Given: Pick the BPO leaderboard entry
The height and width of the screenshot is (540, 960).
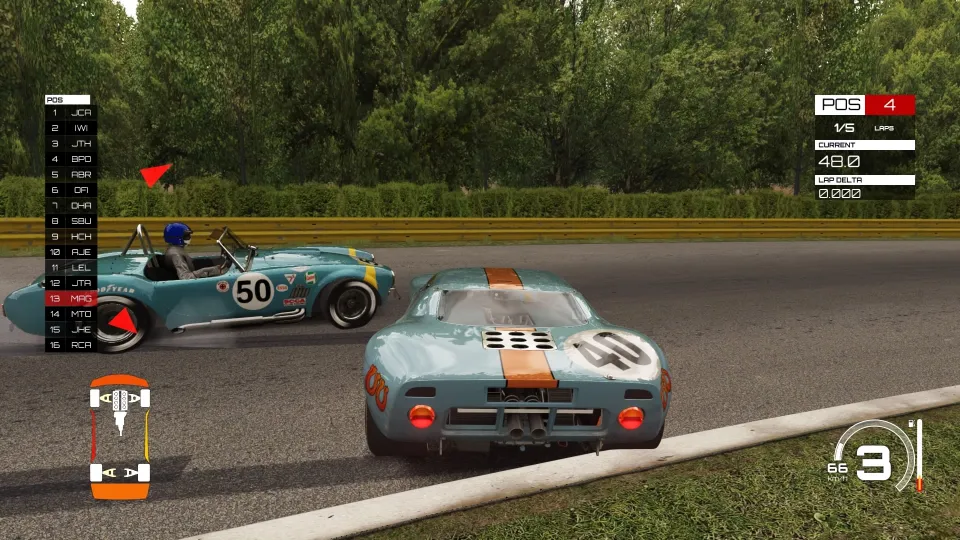Looking at the screenshot, I should click(x=70, y=159).
